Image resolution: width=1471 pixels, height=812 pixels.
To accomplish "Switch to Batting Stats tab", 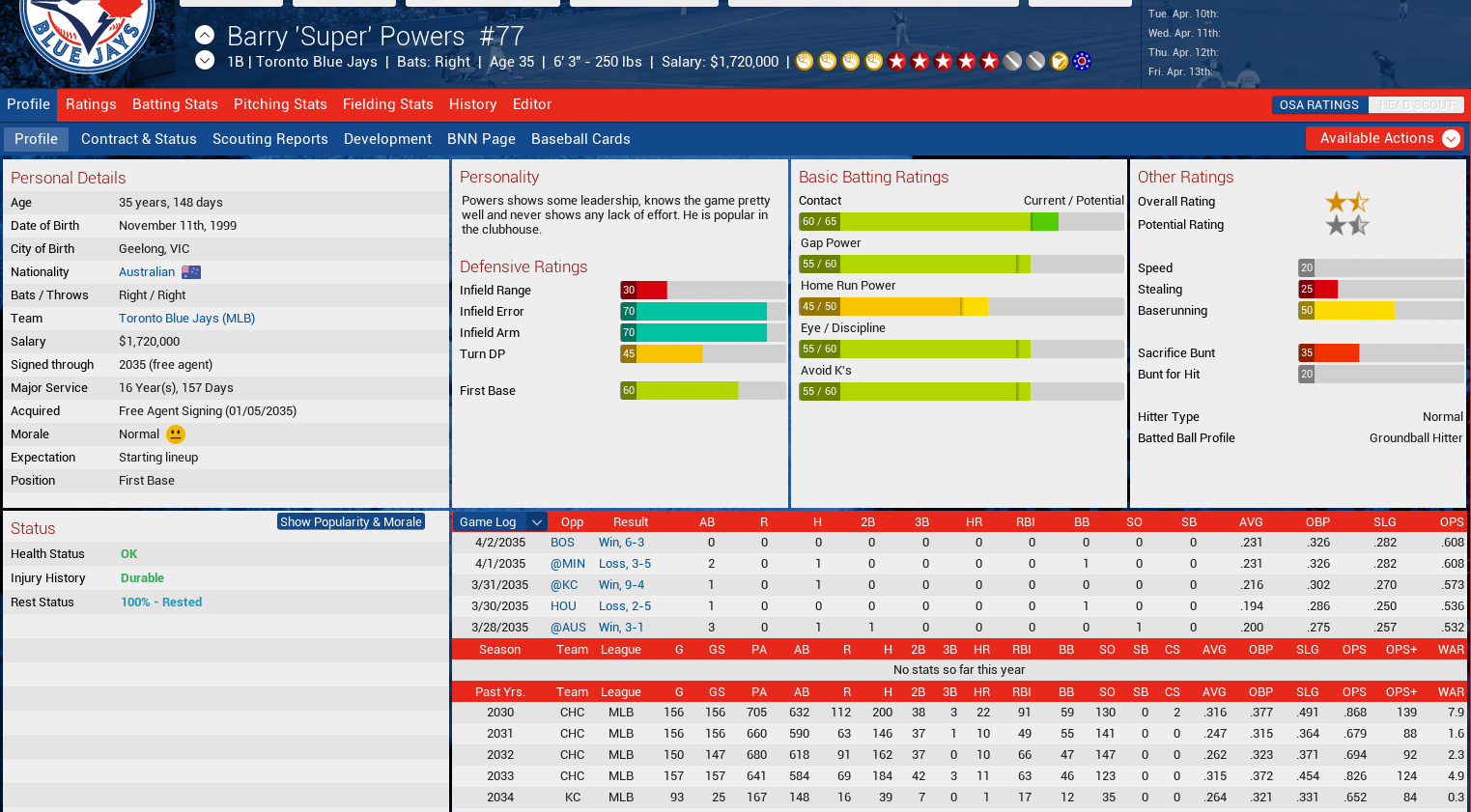I will pos(175,104).
